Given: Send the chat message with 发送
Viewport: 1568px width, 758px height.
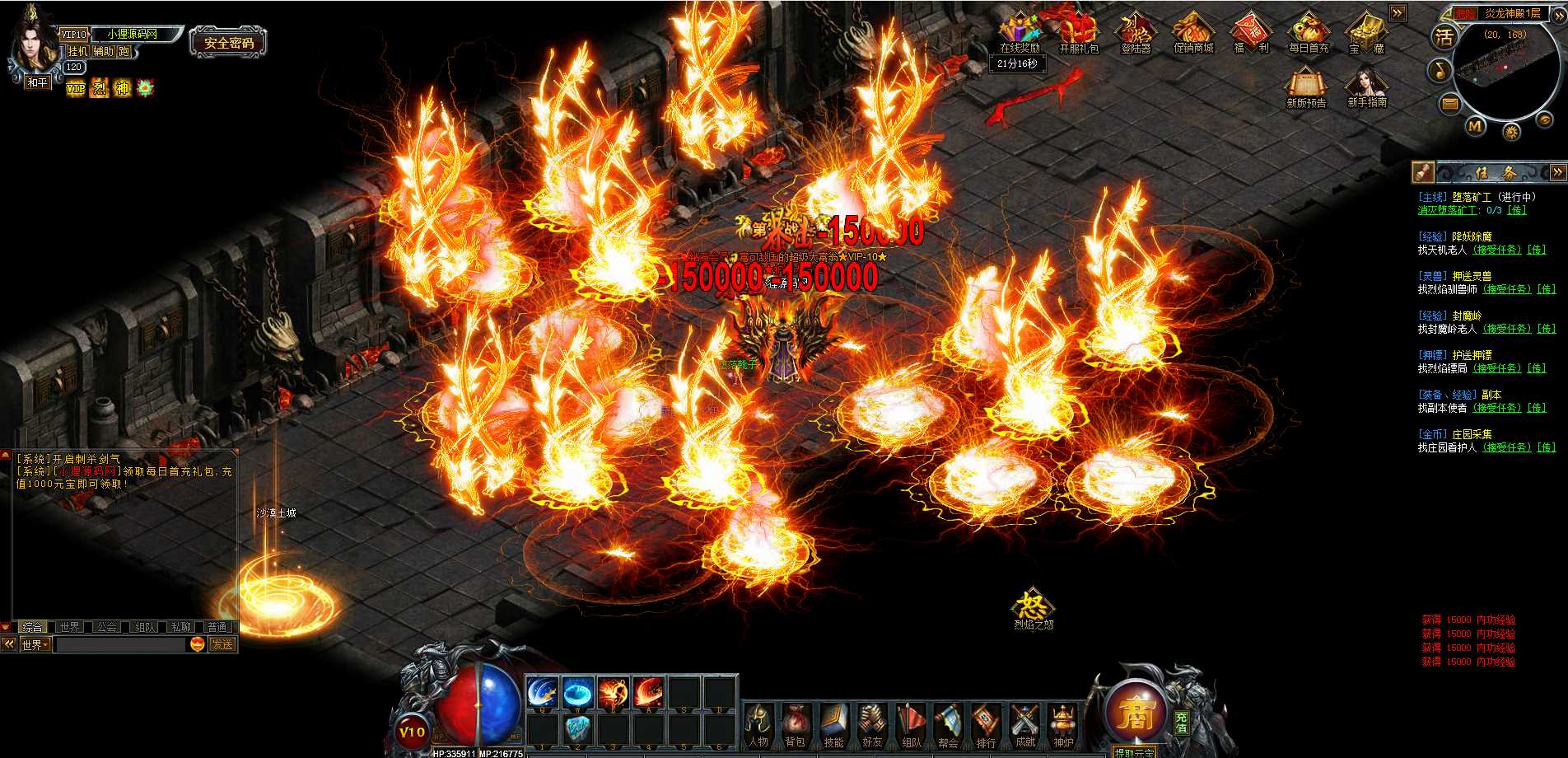Looking at the screenshot, I should (222, 644).
